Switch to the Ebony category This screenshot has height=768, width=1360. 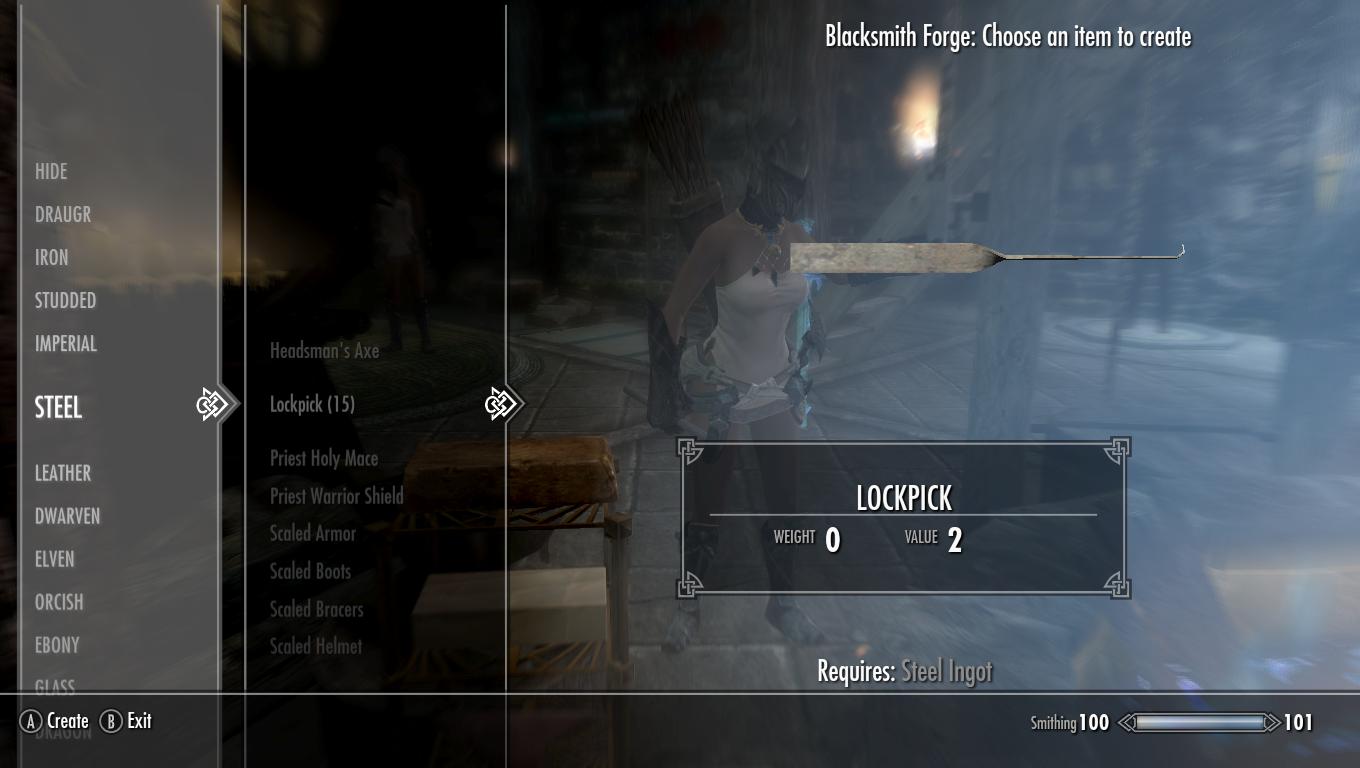pos(57,645)
